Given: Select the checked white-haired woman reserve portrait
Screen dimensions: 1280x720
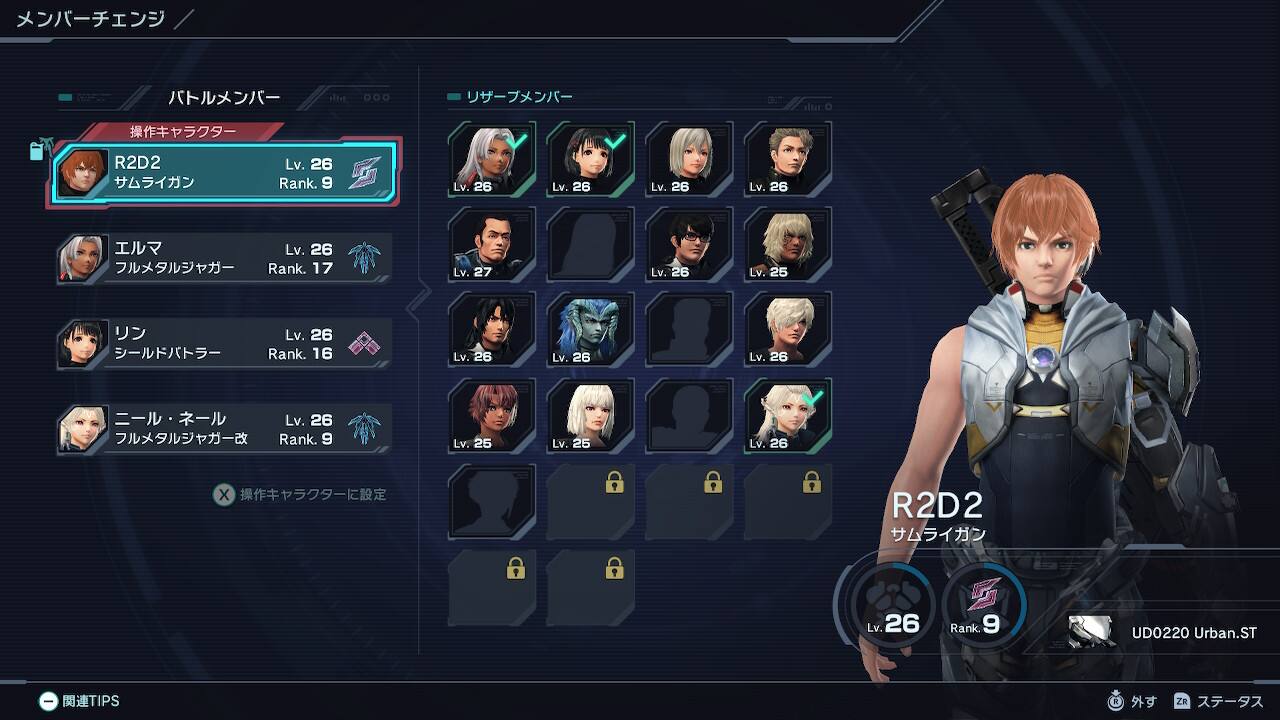Looking at the screenshot, I should click(491, 158).
